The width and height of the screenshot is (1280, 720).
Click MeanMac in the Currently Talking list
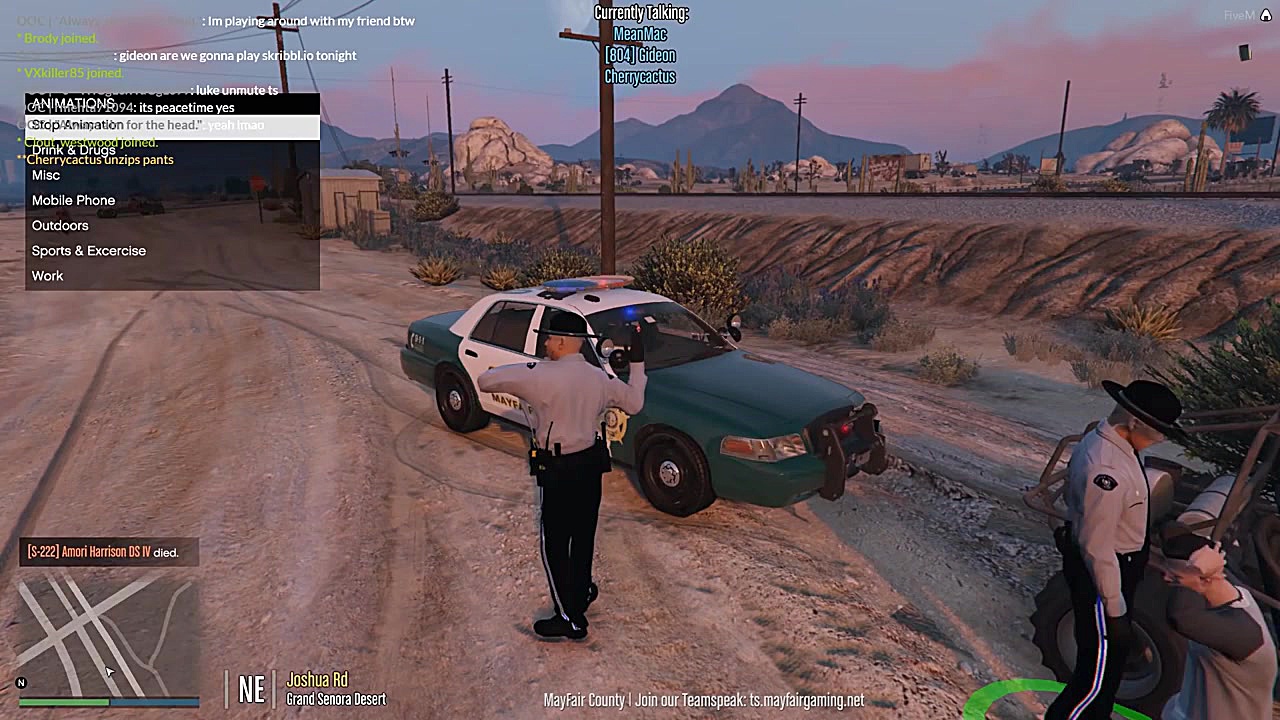(x=640, y=33)
